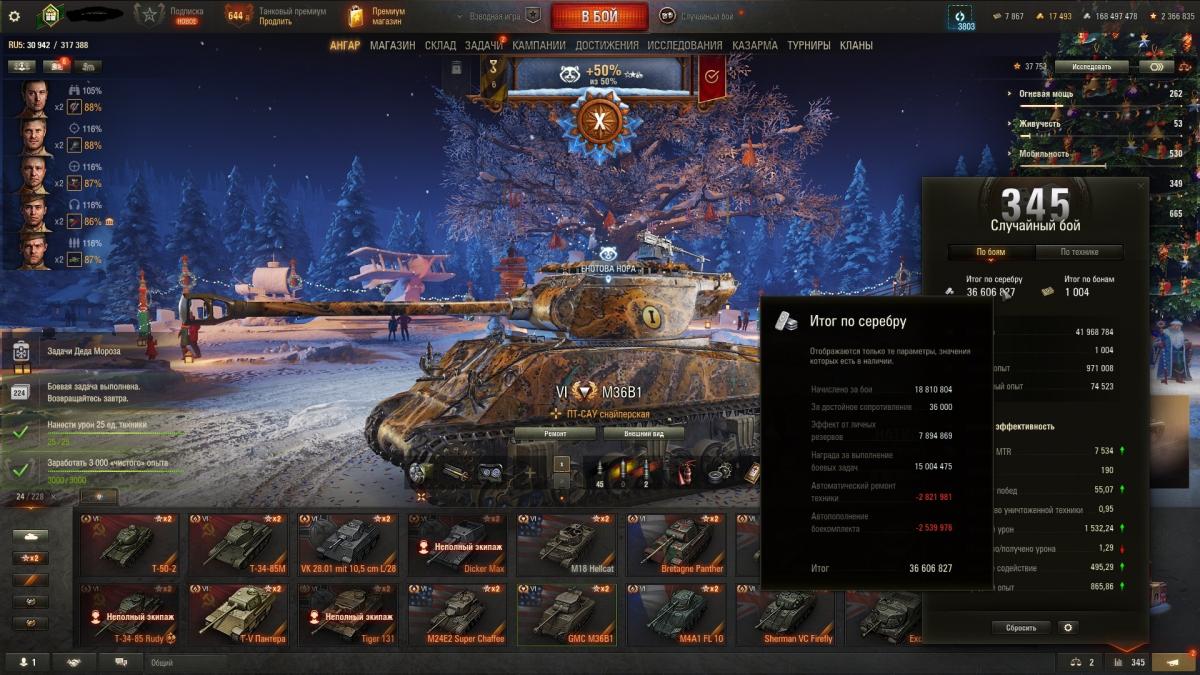Open the МАГАЗИН menu
Image resolution: width=1200 pixels, height=675 pixels.
click(x=392, y=45)
